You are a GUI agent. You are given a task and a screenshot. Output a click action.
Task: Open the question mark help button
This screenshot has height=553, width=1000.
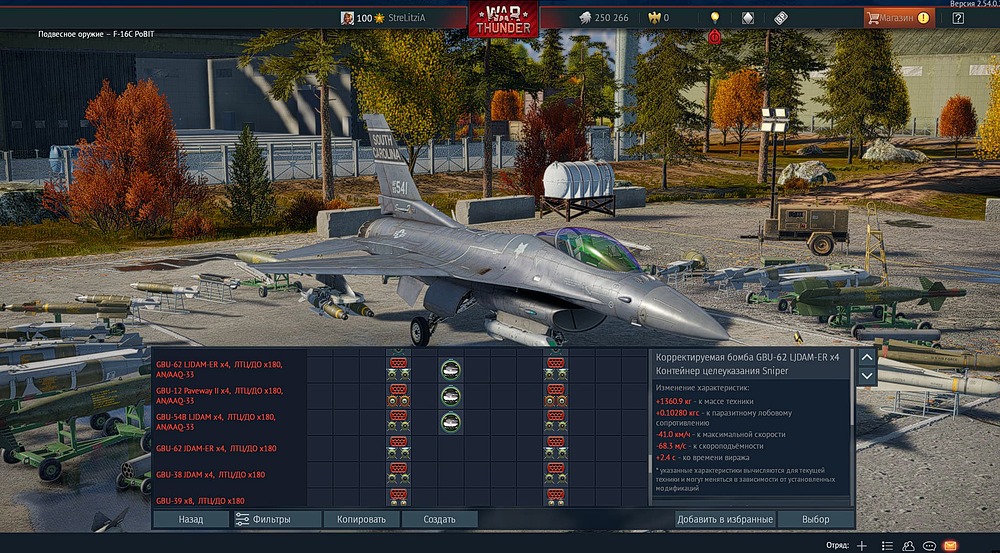pos(958,18)
